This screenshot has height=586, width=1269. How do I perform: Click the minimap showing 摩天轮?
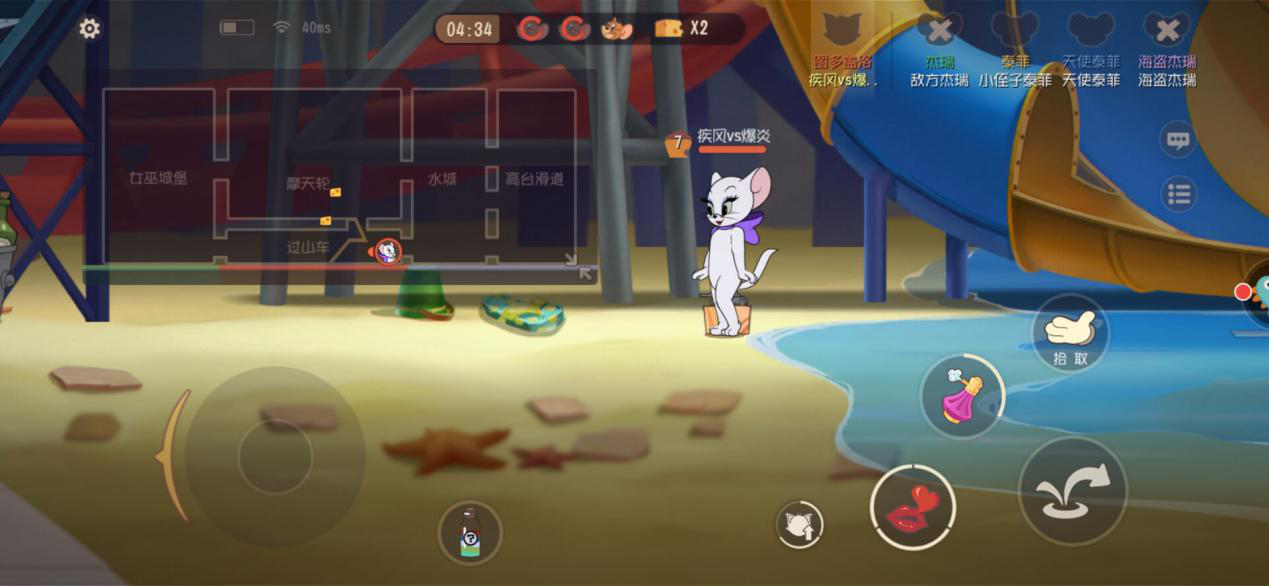click(340, 177)
